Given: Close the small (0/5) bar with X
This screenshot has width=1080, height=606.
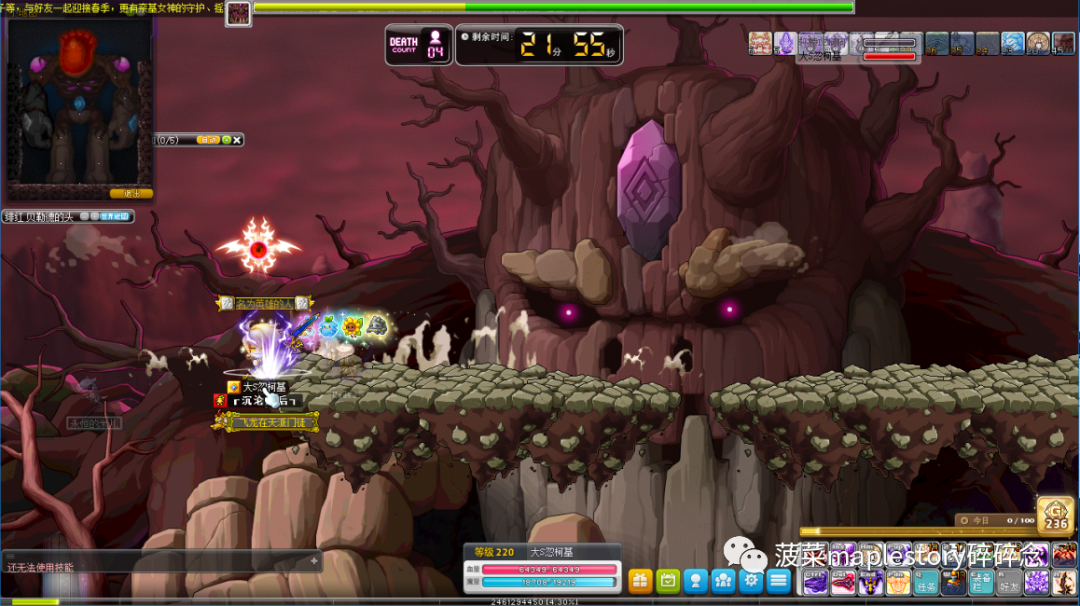Looking at the screenshot, I should point(237,140).
